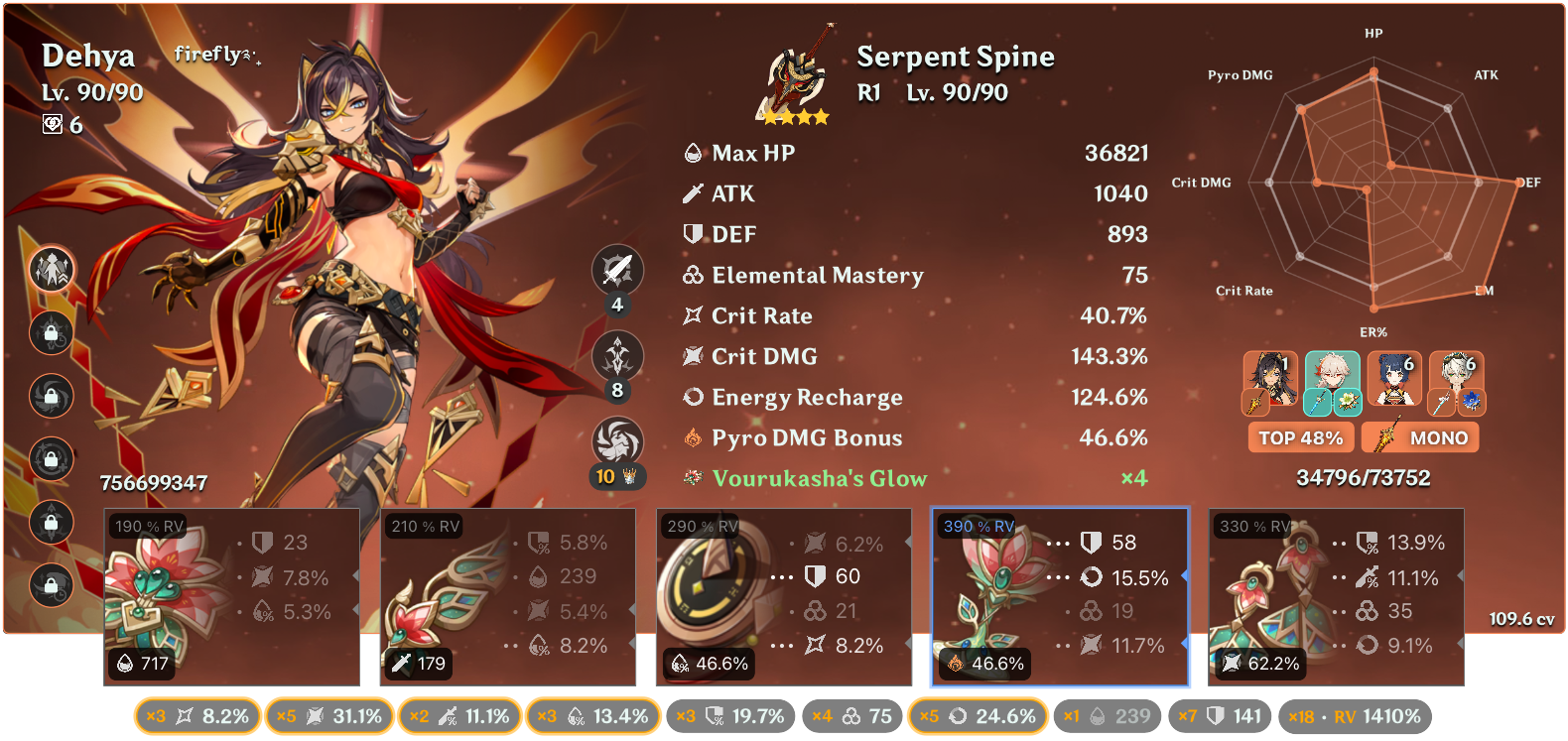Screen dimensions: 1568x741
Task: Click the Max HP droplet icon
Action: pyautogui.click(x=693, y=153)
